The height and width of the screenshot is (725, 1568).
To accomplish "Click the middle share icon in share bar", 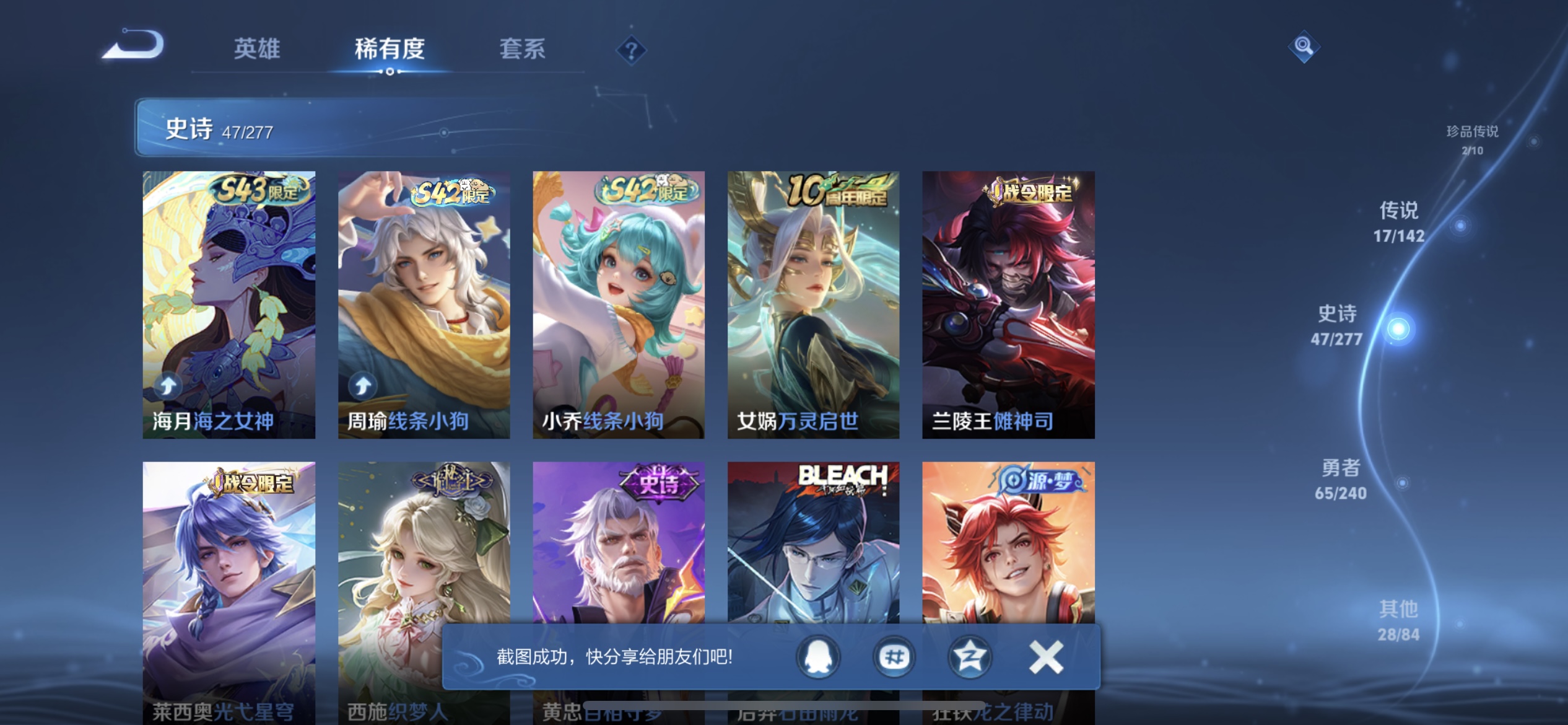I will 894,657.
